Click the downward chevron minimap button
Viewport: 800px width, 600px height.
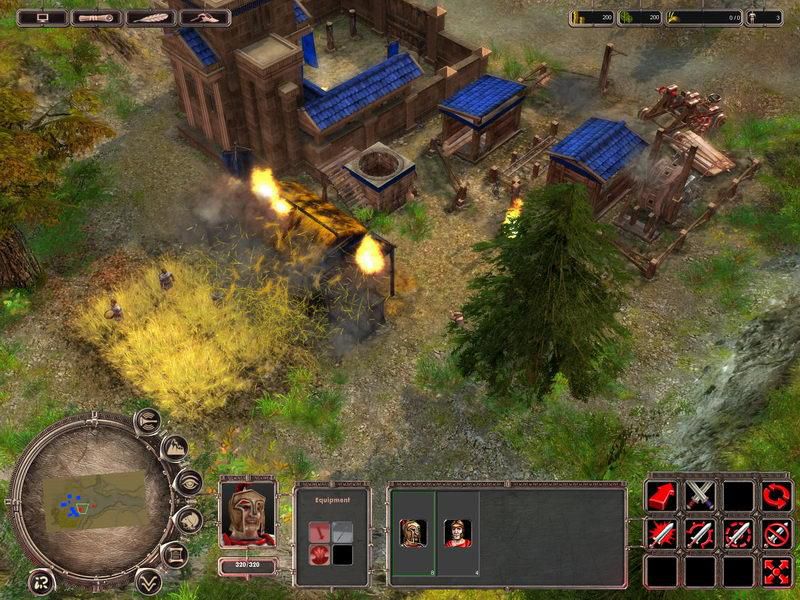148,580
